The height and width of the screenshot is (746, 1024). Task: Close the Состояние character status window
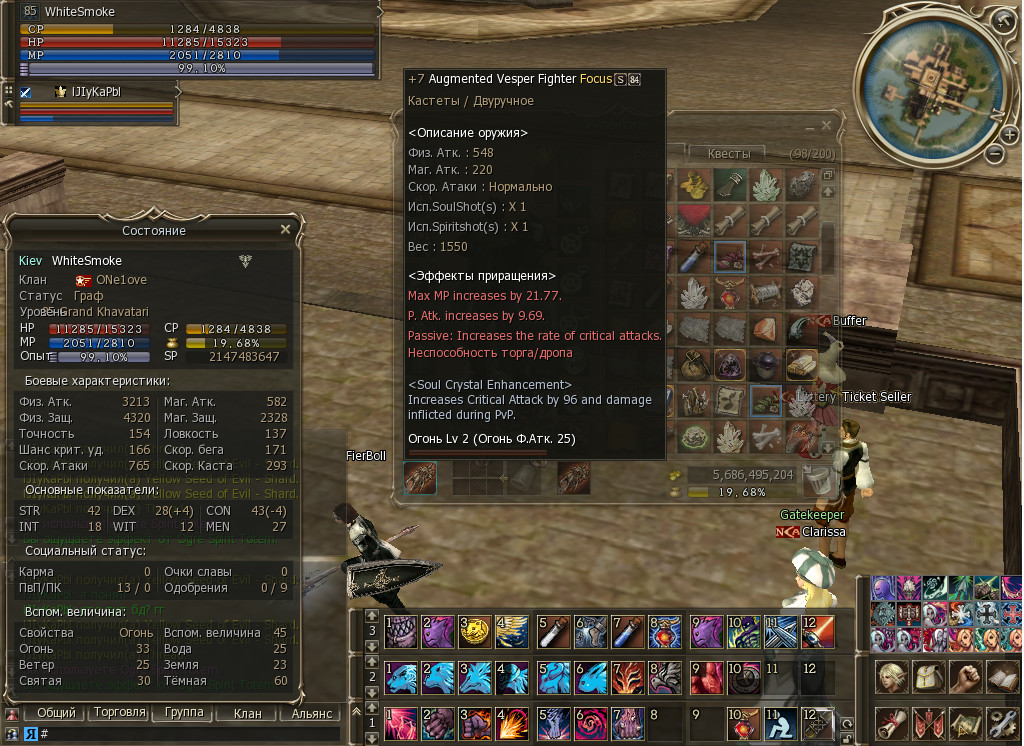pyautogui.click(x=285, y=230)
